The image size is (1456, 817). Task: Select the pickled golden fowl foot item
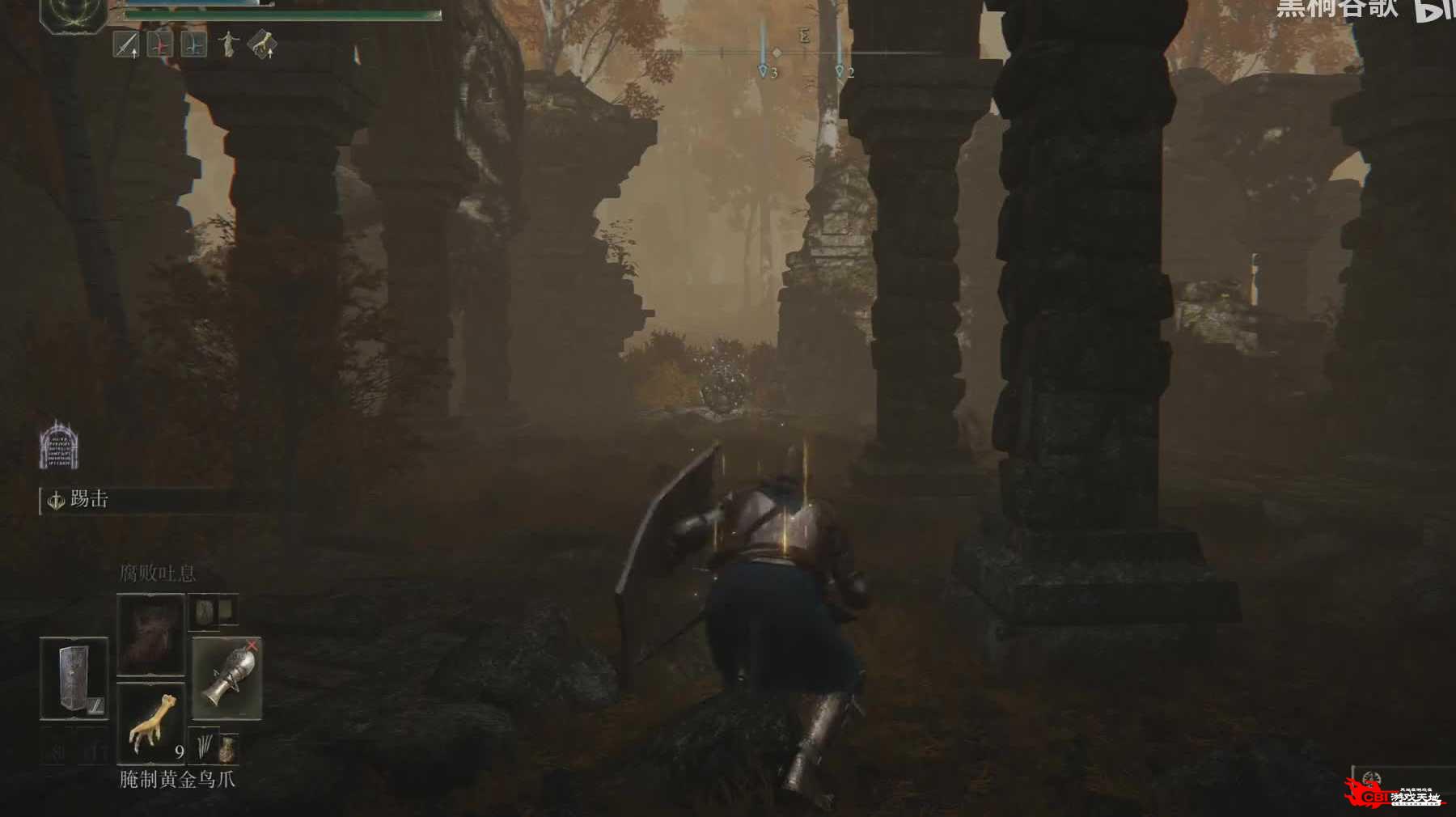pos(151,723)
